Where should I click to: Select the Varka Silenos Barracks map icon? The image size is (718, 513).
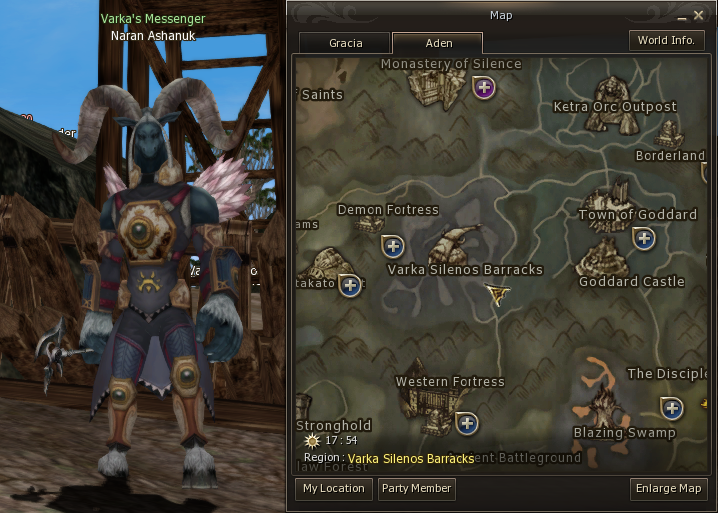tap(457, 245)
